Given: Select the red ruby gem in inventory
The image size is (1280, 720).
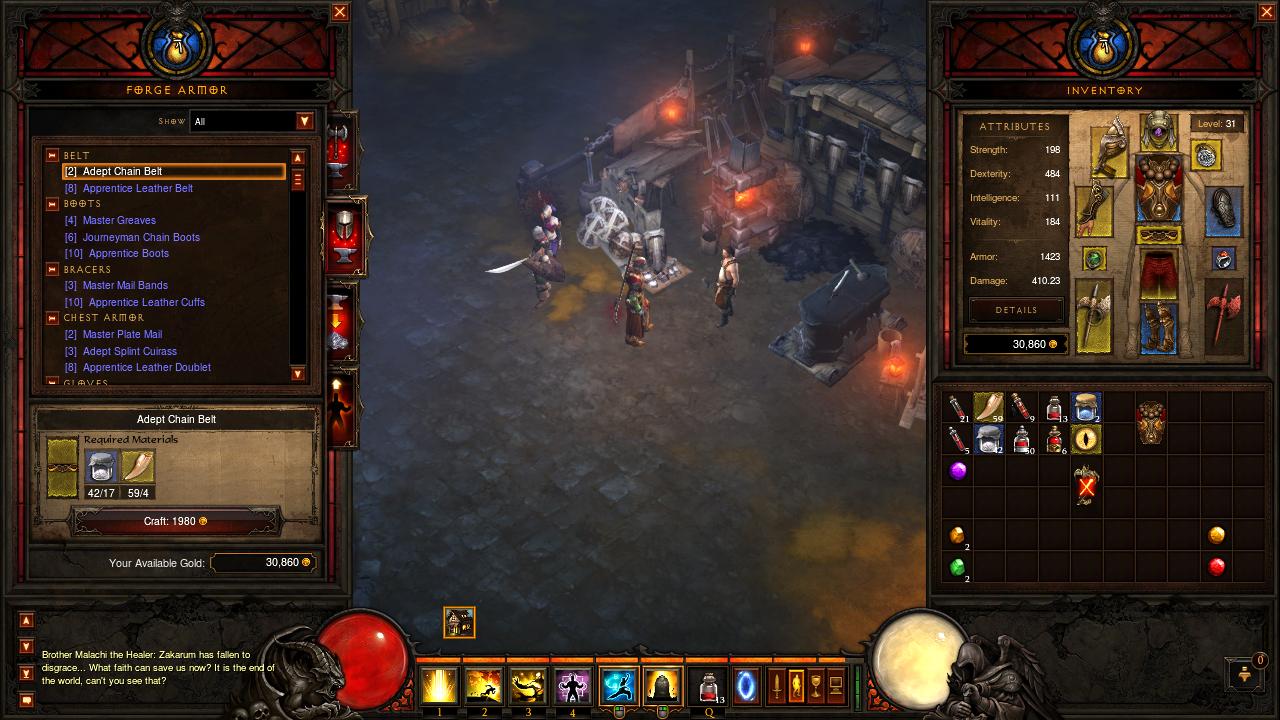Looking at the screenshot, I should click(1216, 567).
